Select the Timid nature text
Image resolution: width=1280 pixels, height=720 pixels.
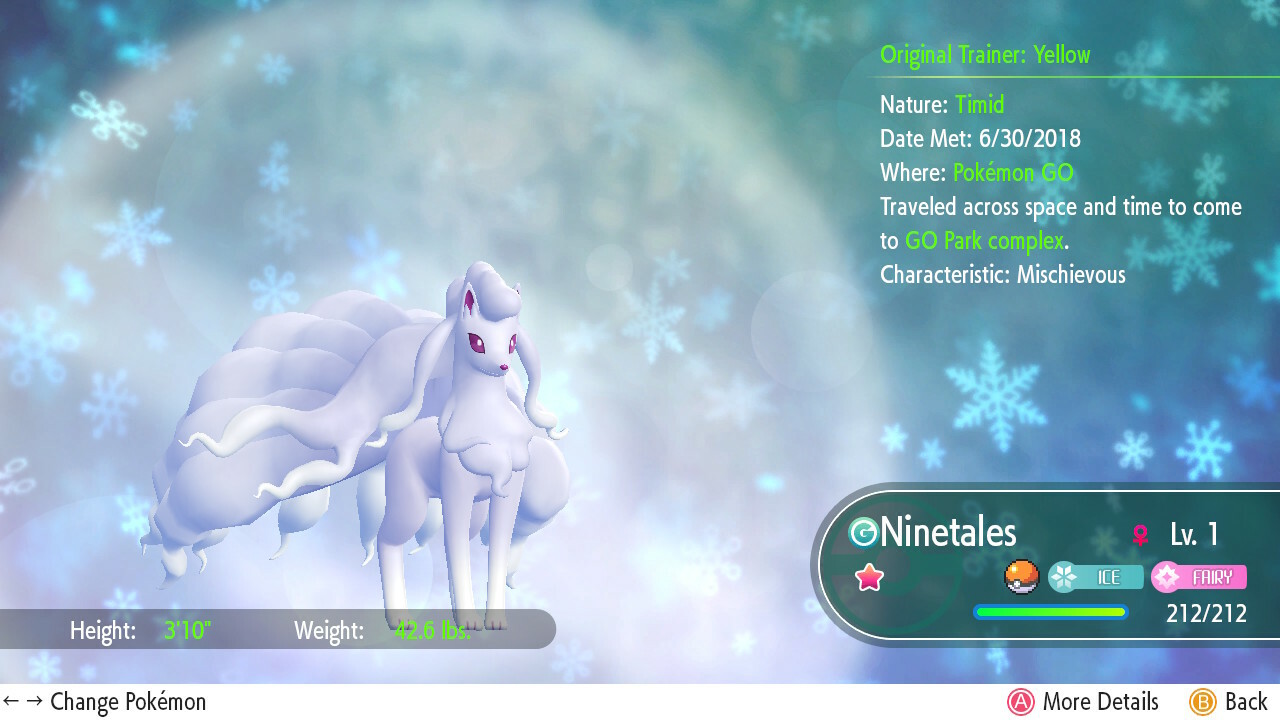tap(979, 104)
